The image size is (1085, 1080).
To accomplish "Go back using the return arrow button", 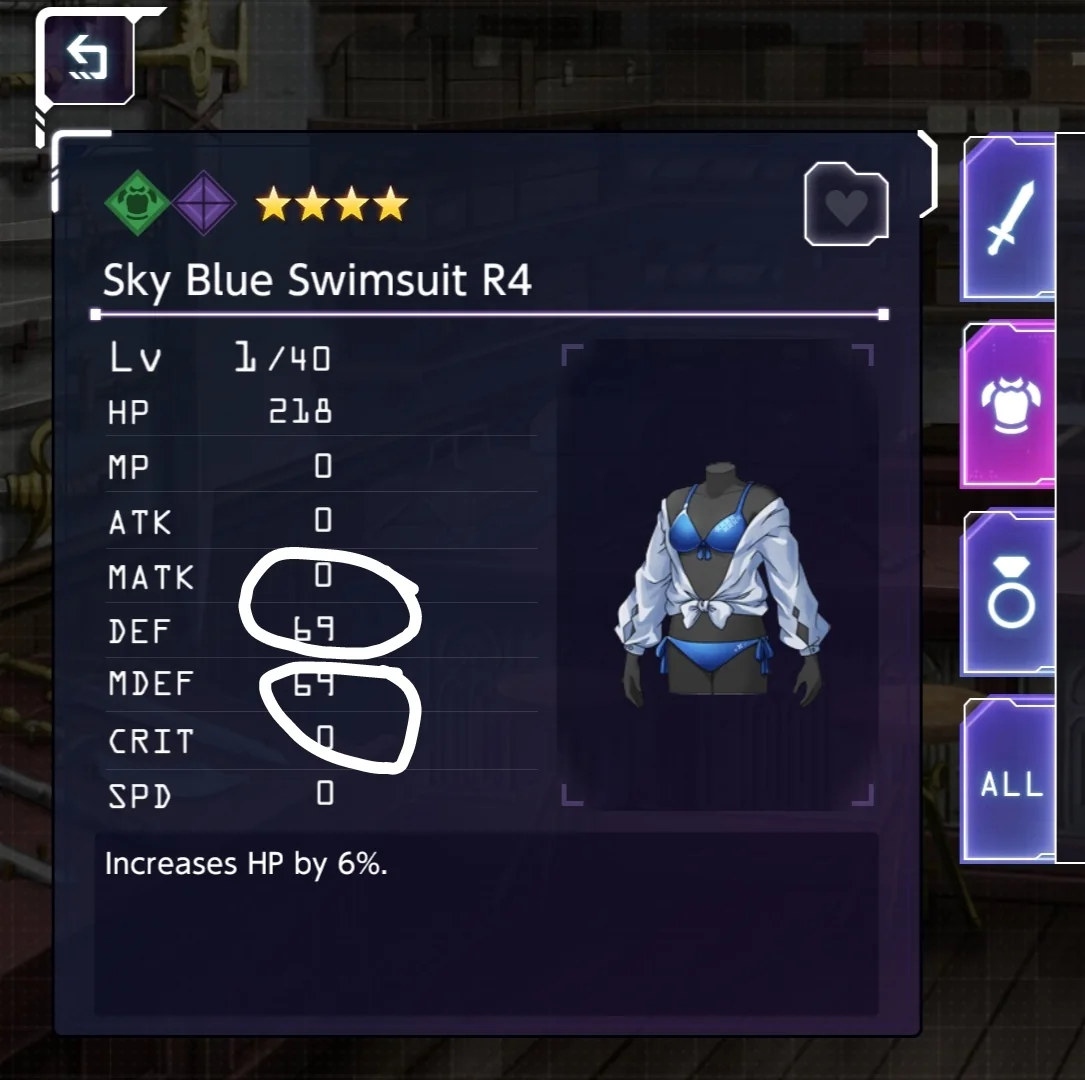I will [x=86, y=57].
